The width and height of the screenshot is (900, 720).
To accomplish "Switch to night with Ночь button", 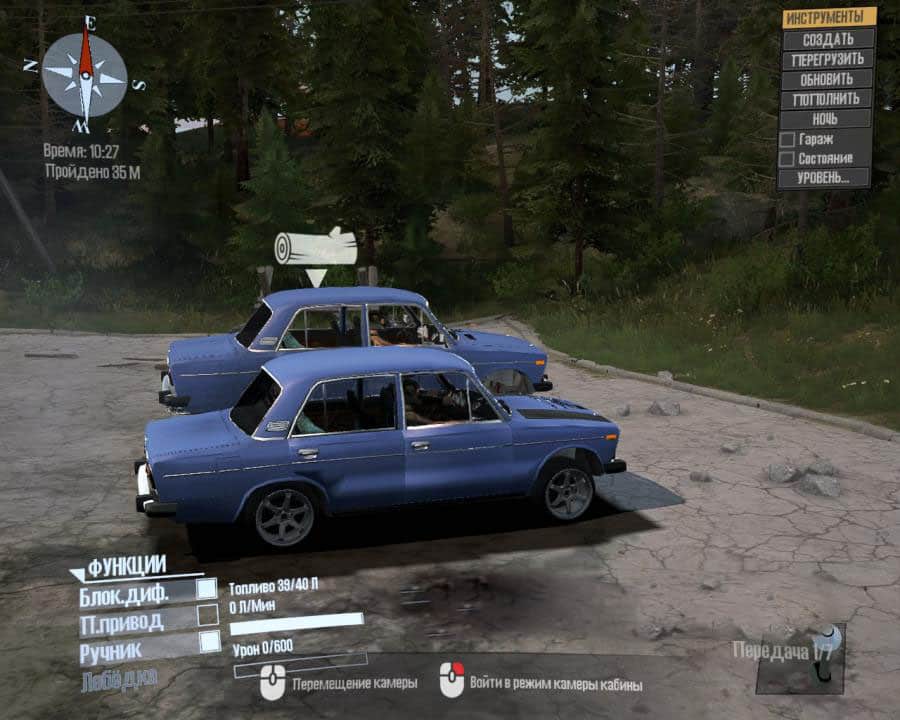I will (x=827, y=119).
